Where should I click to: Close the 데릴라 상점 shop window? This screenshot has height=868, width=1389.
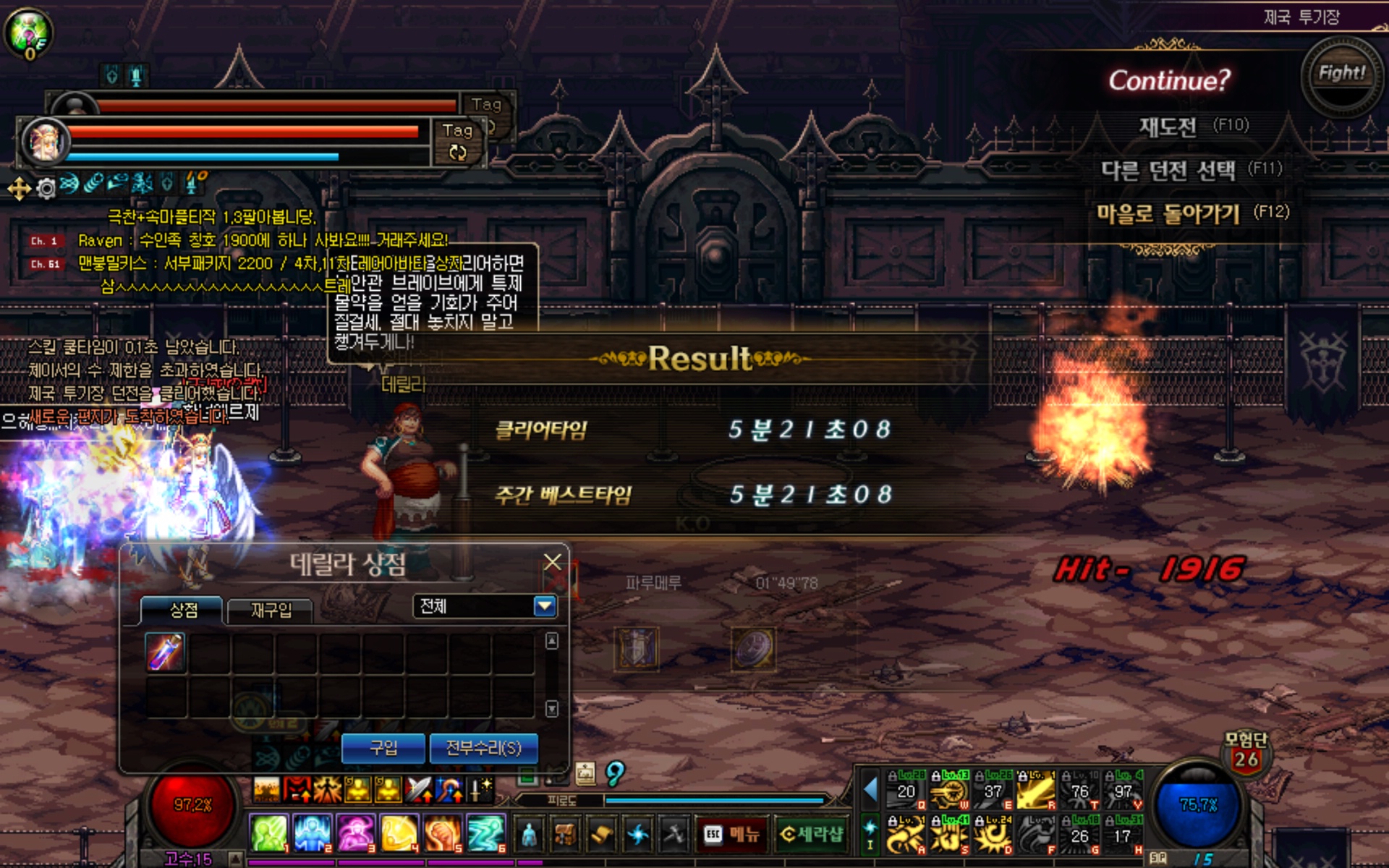pos(553,562)
